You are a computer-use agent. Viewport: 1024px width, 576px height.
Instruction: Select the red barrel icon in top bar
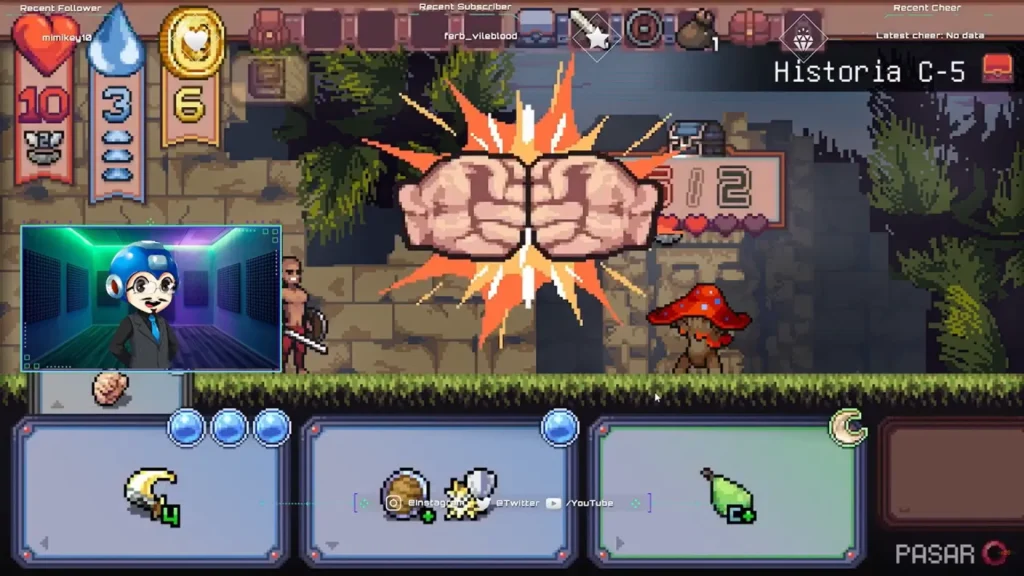coord(750,28)
